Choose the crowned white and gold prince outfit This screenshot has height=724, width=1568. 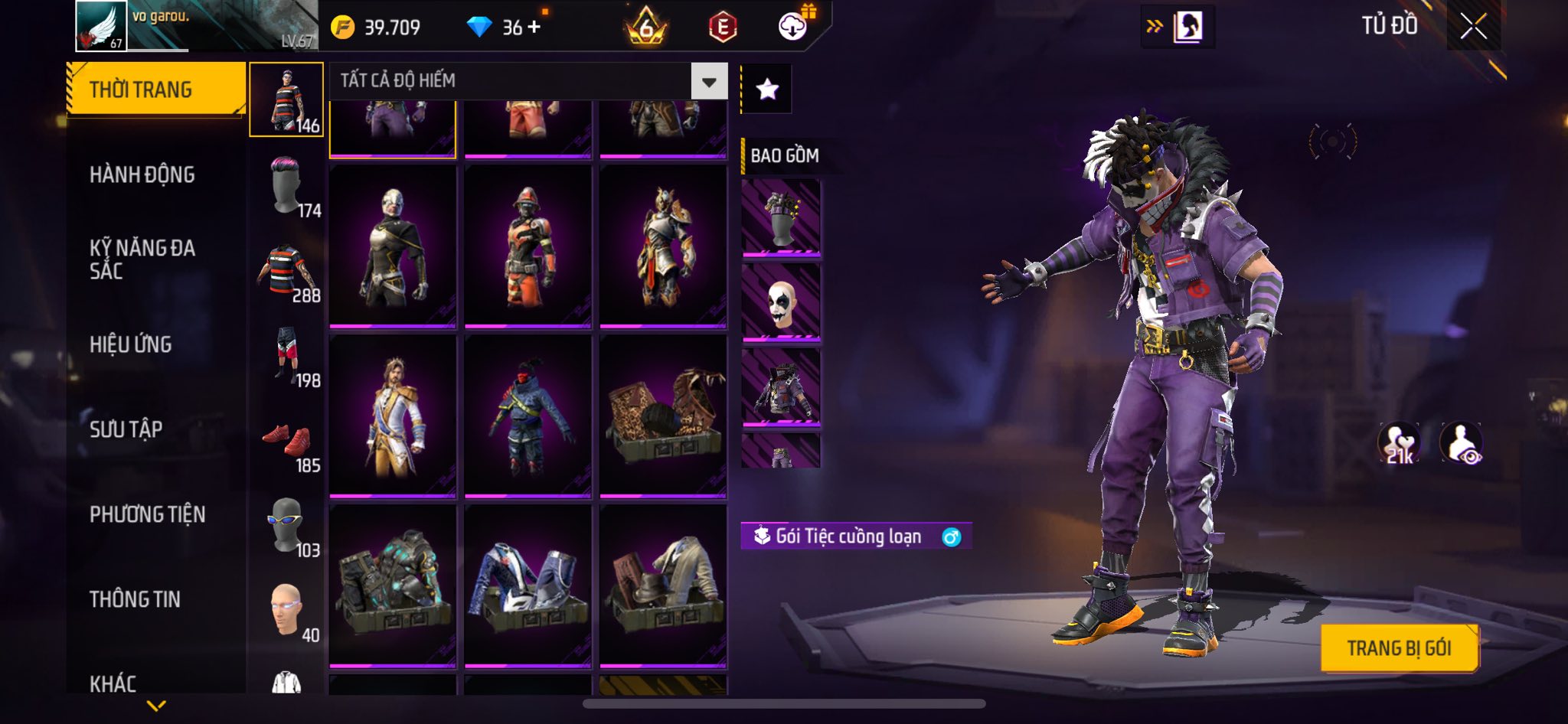[393, 416]
